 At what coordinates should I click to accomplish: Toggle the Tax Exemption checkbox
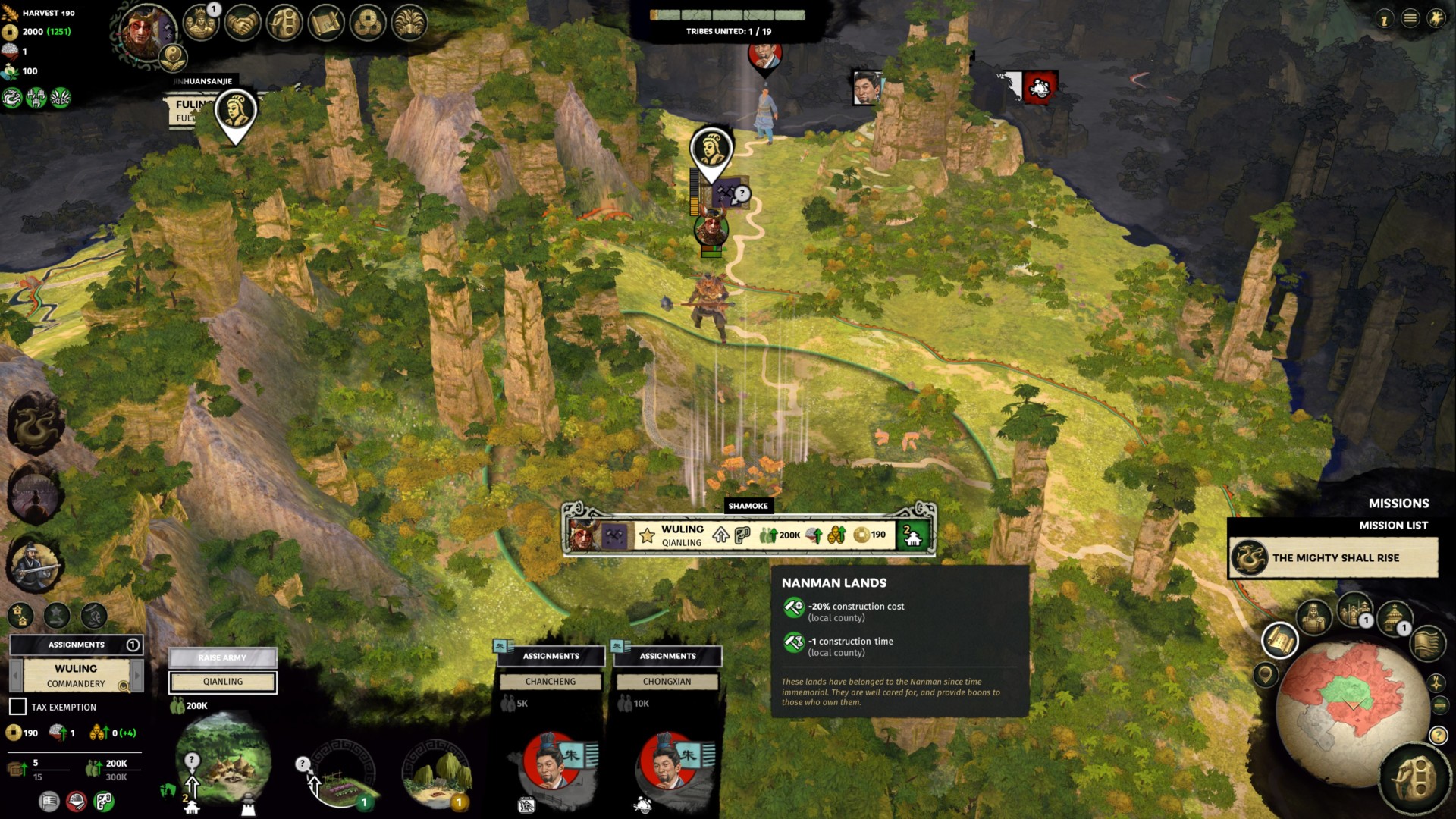tap(17, 707)
